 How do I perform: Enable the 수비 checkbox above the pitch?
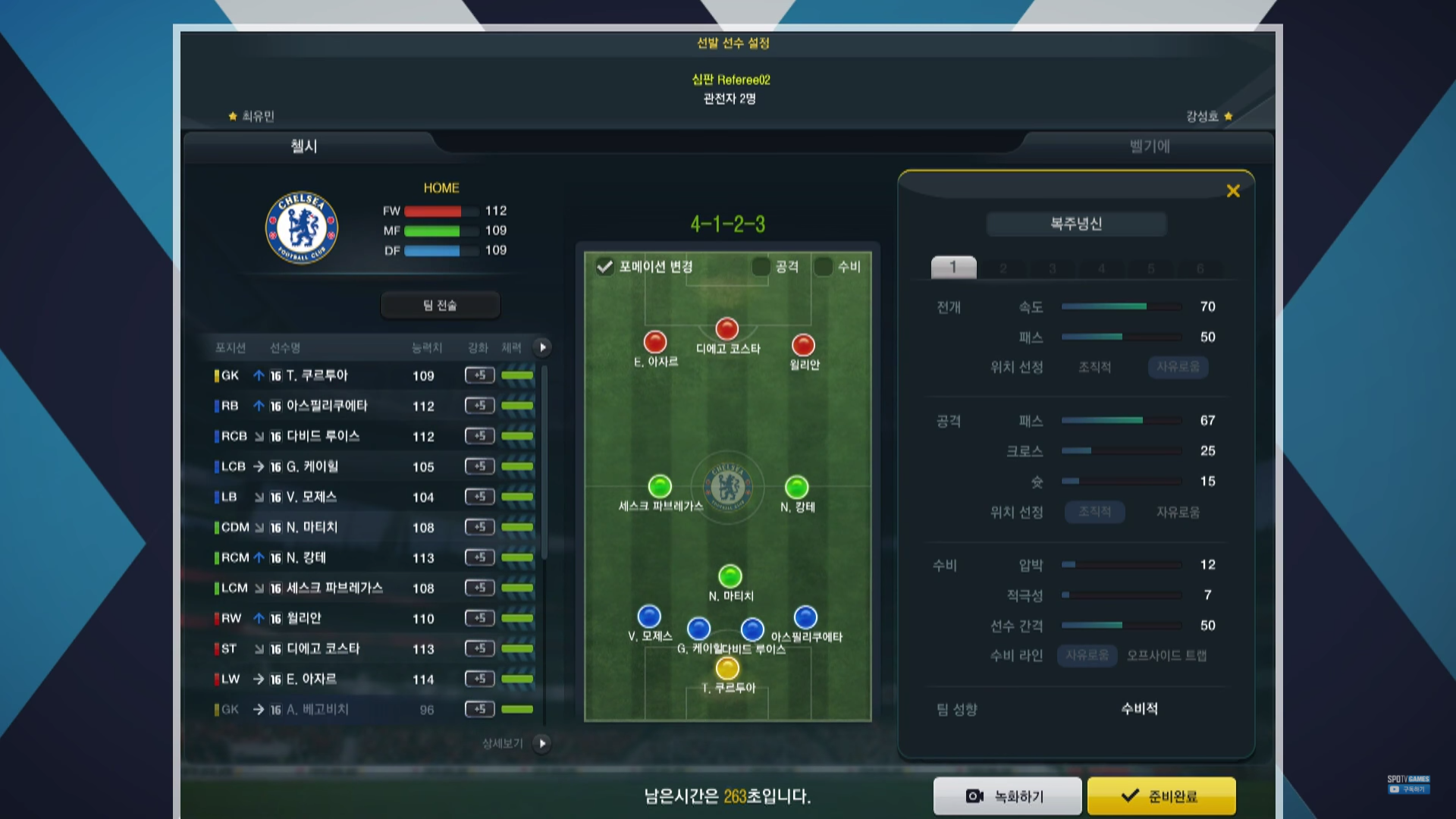pyautogui.click(x=823, y=267)
